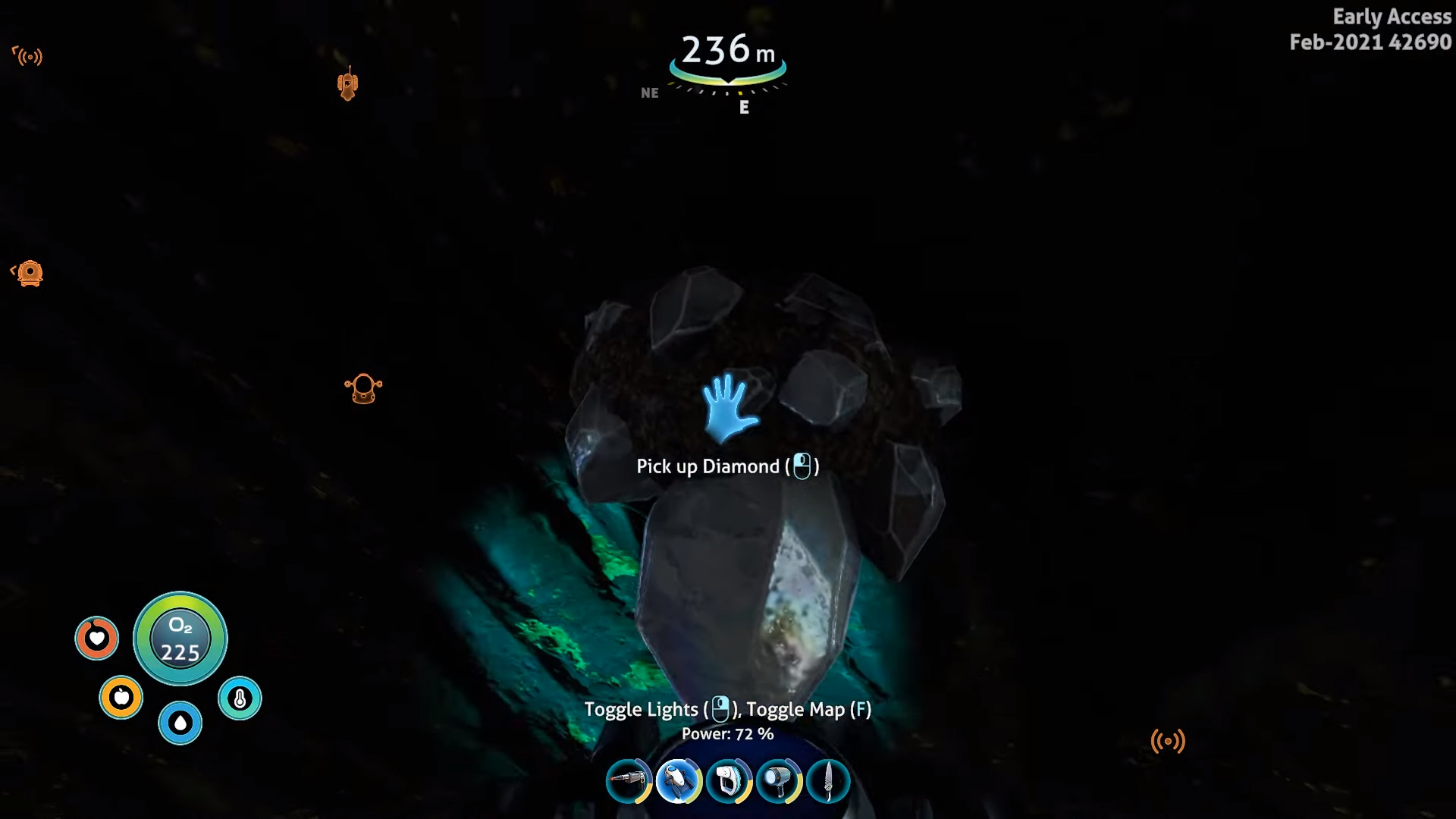Click the food apple indicator
The image size is (1456, 819).
121,697
